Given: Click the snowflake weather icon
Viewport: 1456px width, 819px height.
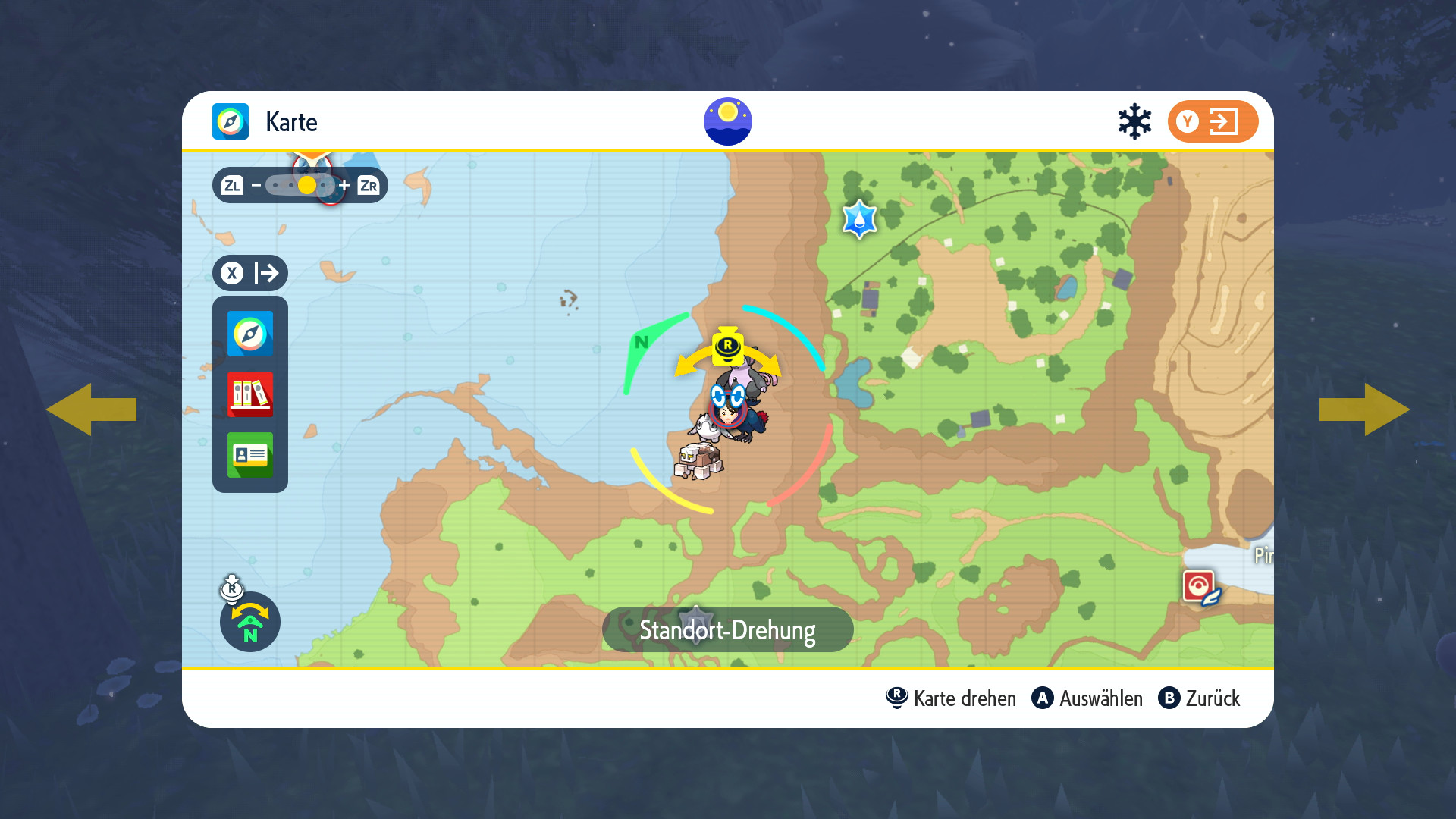Looking at the screenshot, I should click(1134, 121).
